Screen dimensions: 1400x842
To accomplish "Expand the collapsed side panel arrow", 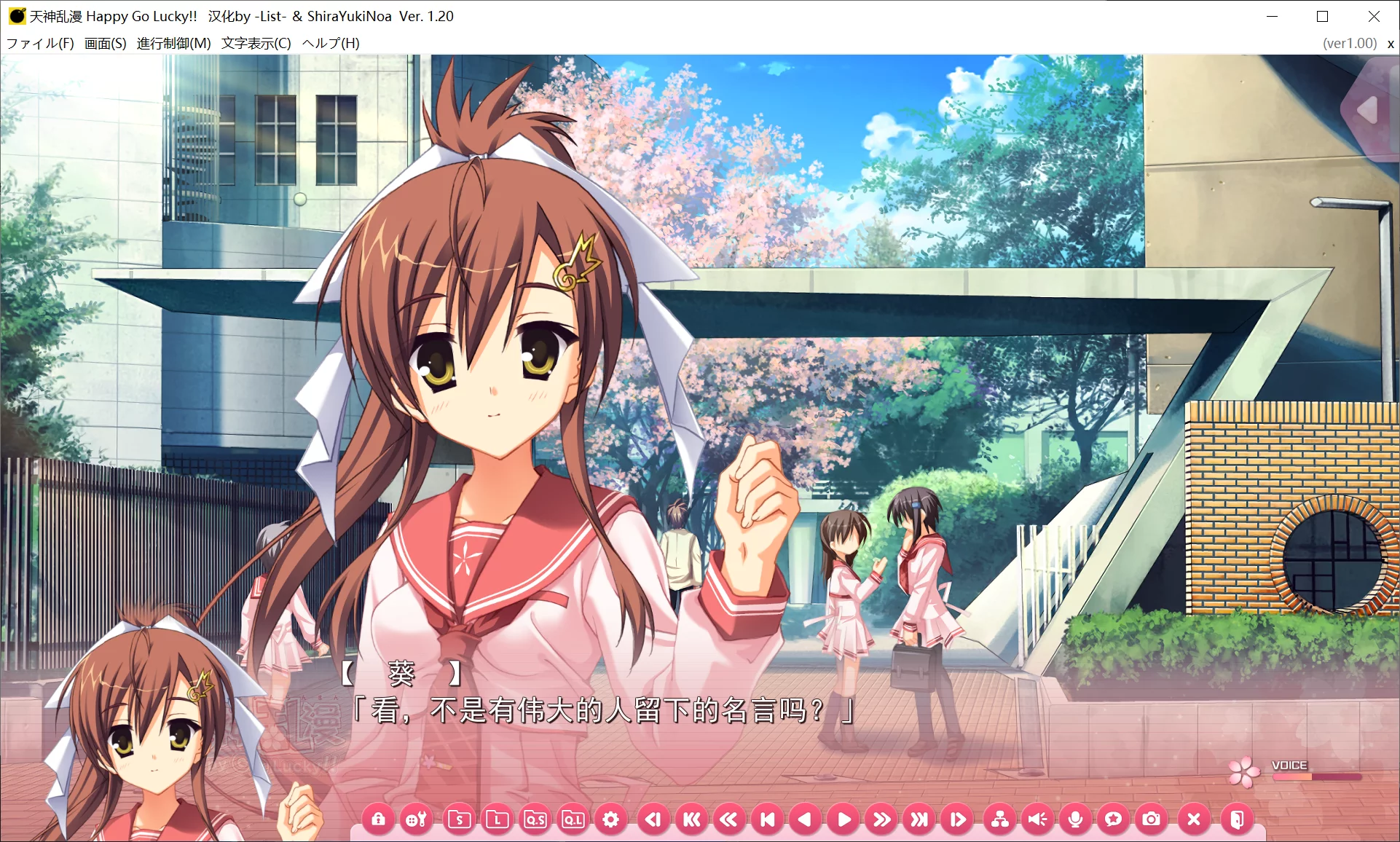I will click(x=1368, y=108).
